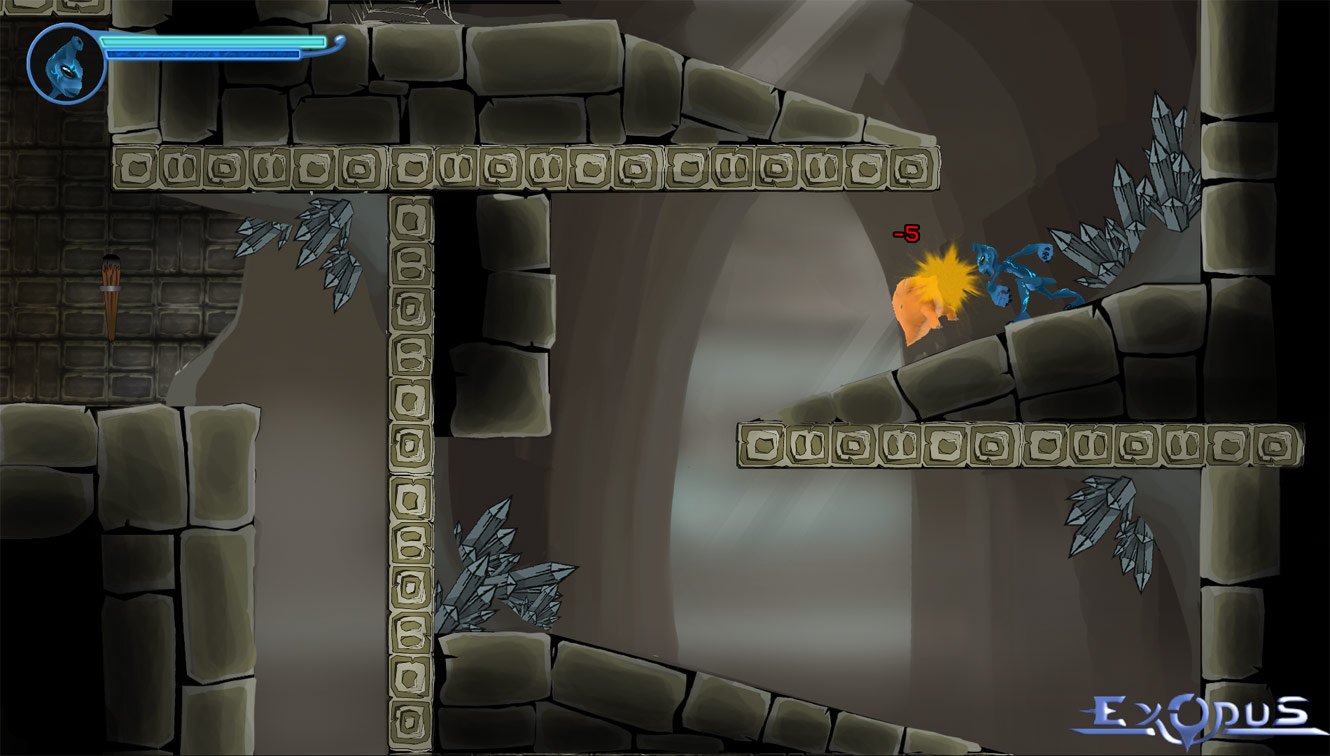Click the cyan health bar
This screenshot has width=1330, height=756.
[215, 42]
